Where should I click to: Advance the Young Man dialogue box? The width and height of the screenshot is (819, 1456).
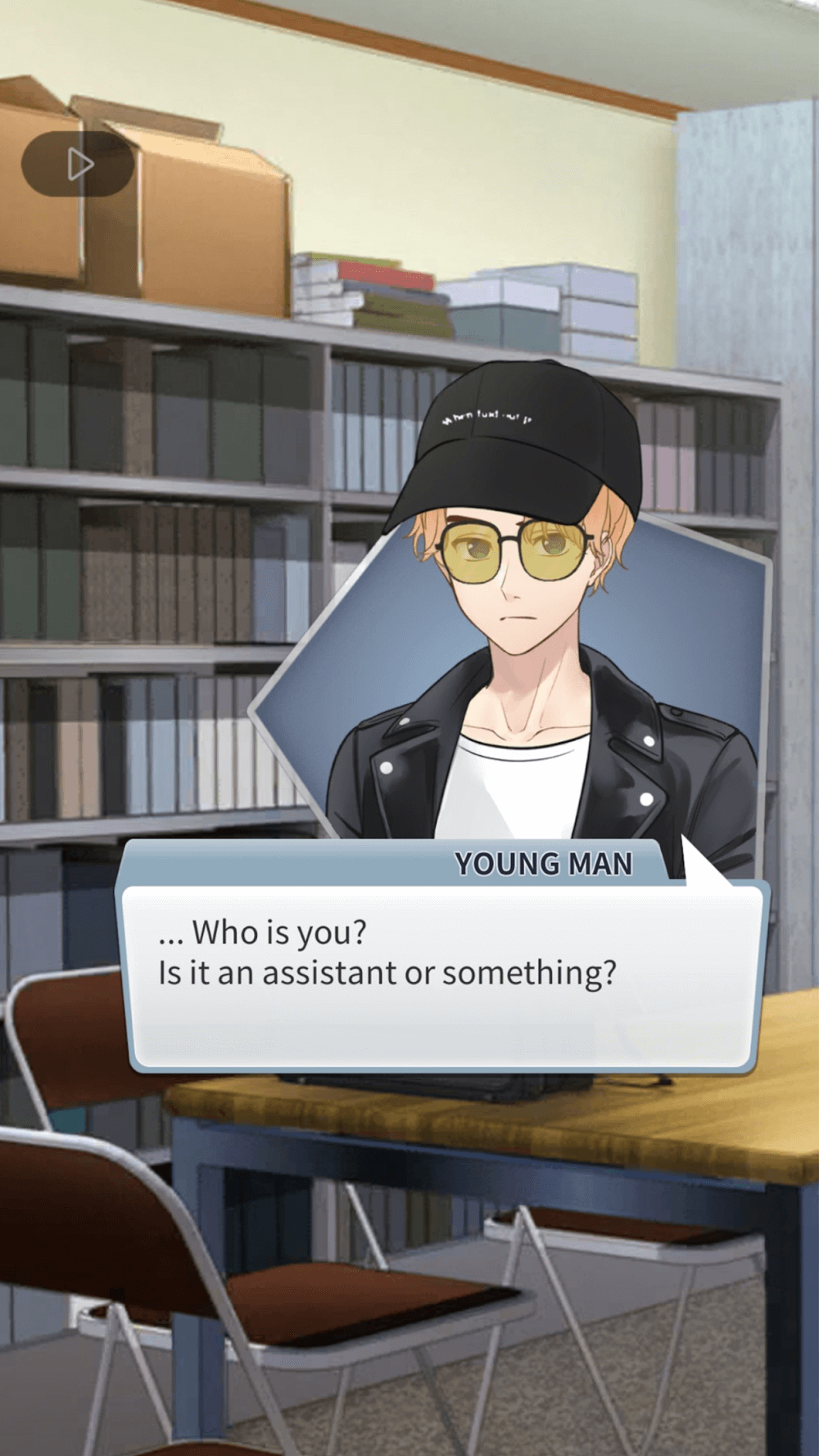pos(442,974)
